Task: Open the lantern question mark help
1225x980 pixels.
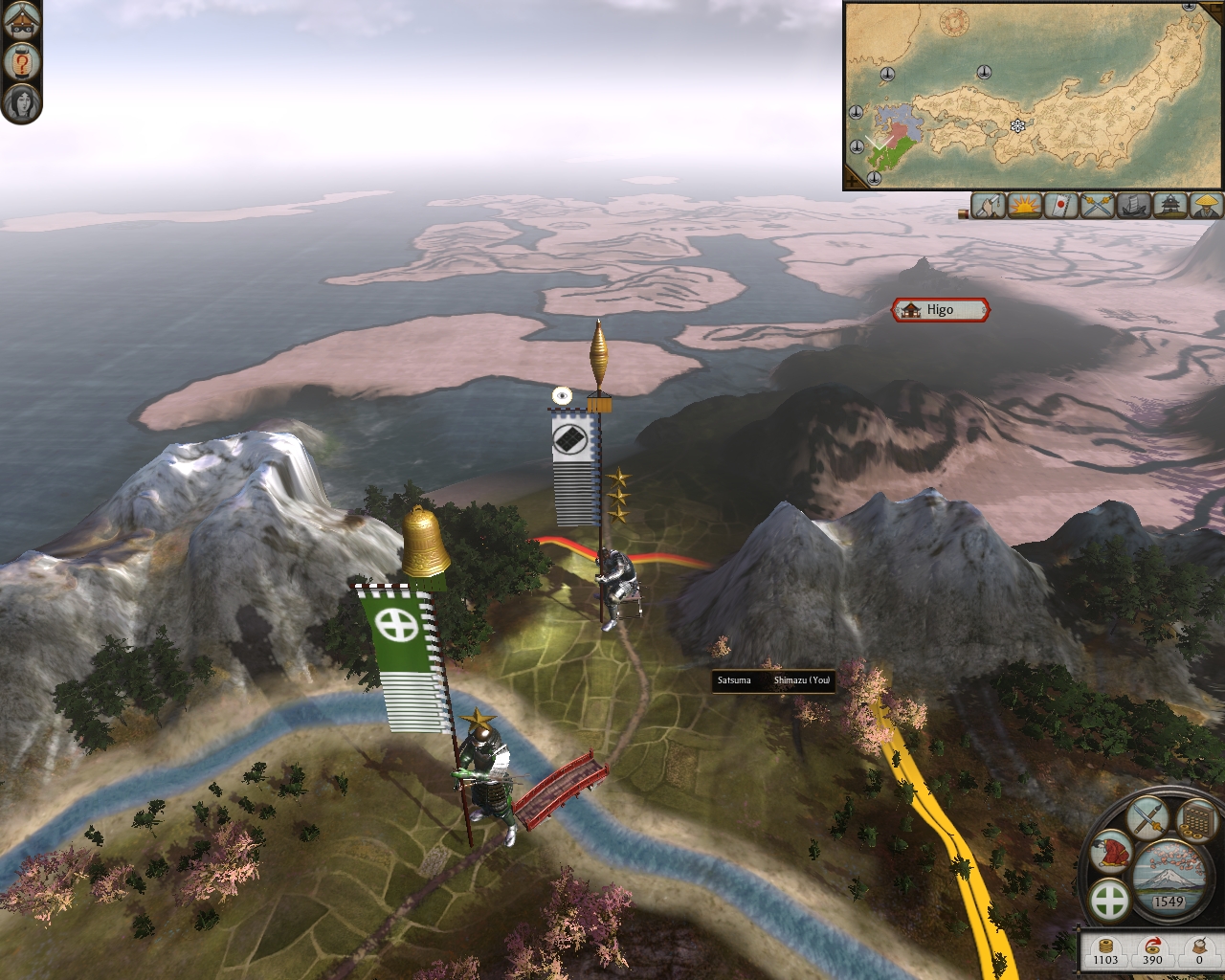Action: click(21, 62)
